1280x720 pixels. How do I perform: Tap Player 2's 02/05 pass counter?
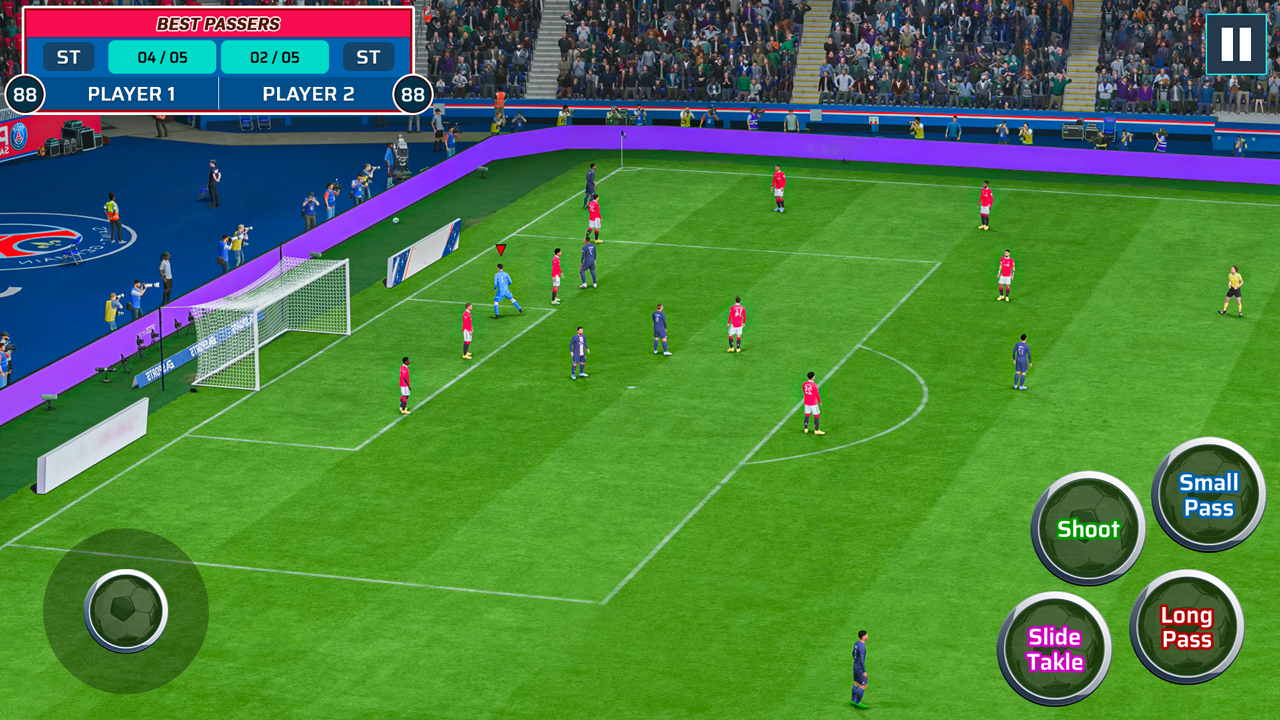pos(273,57)
